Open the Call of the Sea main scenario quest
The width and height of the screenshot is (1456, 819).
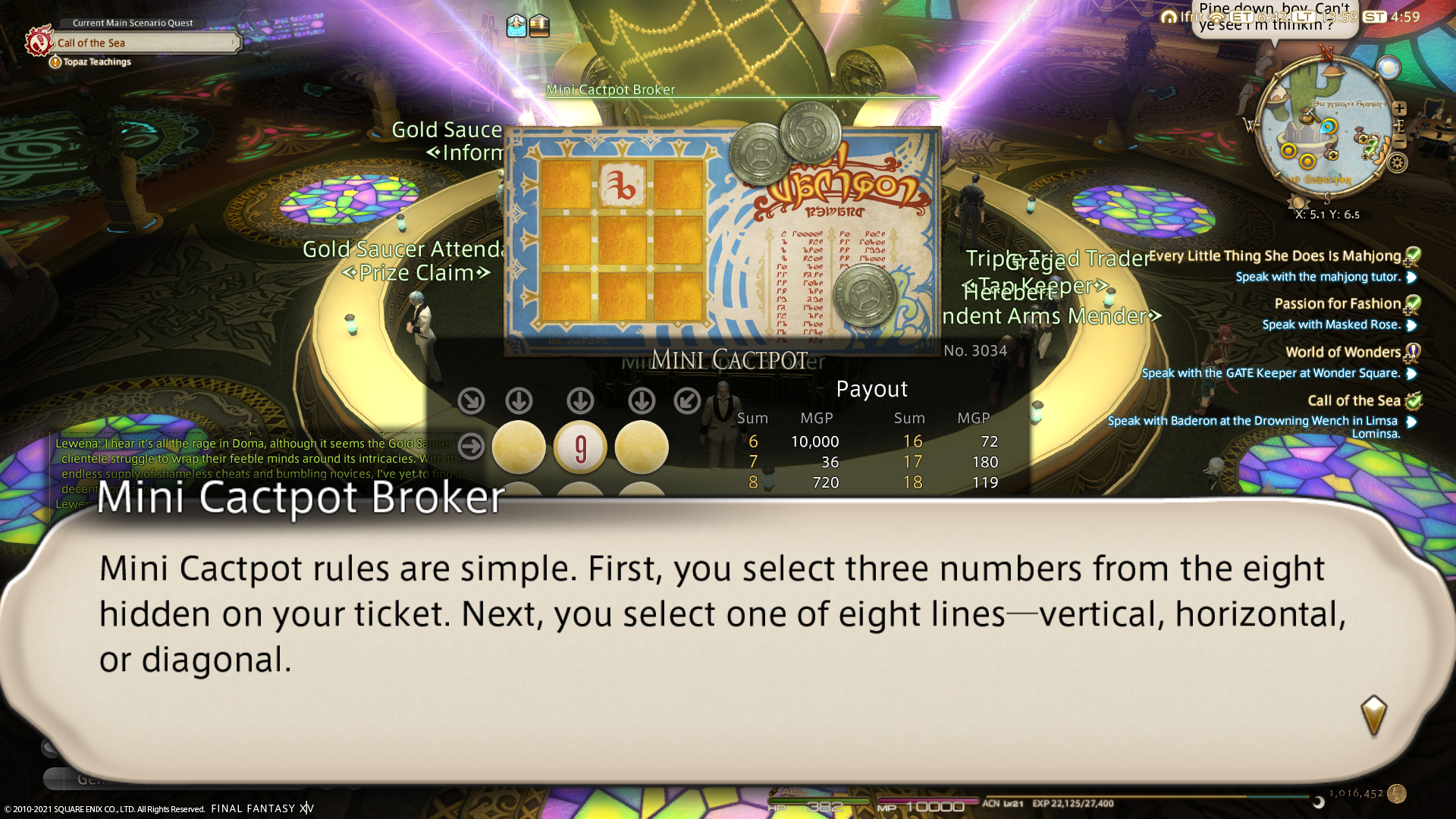click(x=144, y=42)
